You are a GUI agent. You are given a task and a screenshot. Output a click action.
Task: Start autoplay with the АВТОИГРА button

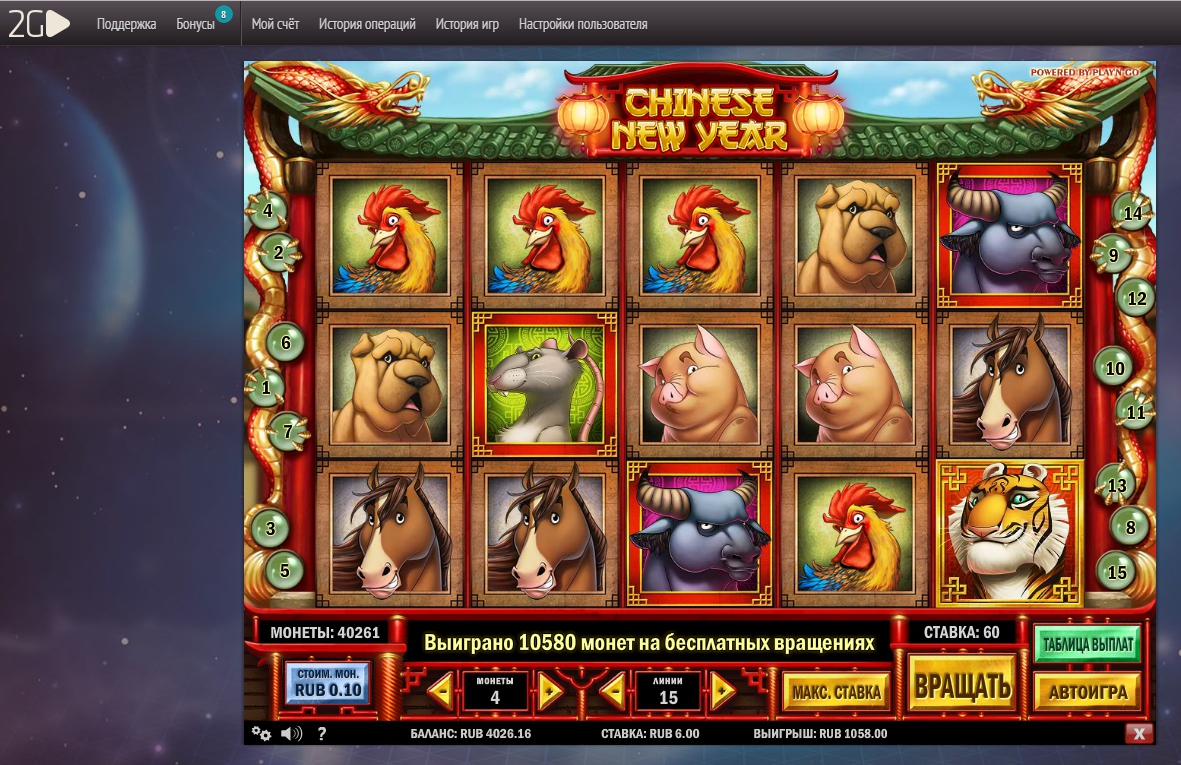(x=1088, y=691)
